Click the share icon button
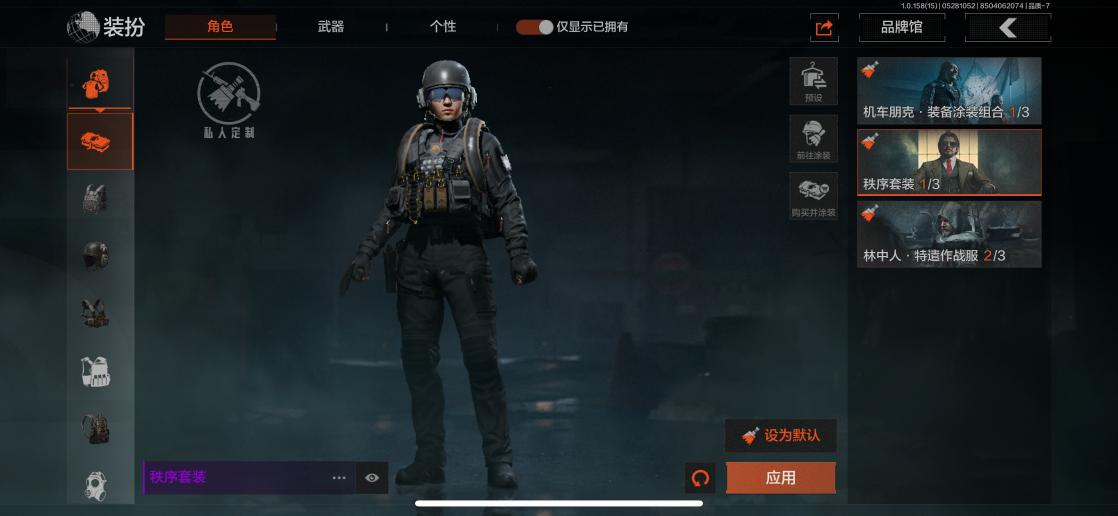 coord(824,28)
